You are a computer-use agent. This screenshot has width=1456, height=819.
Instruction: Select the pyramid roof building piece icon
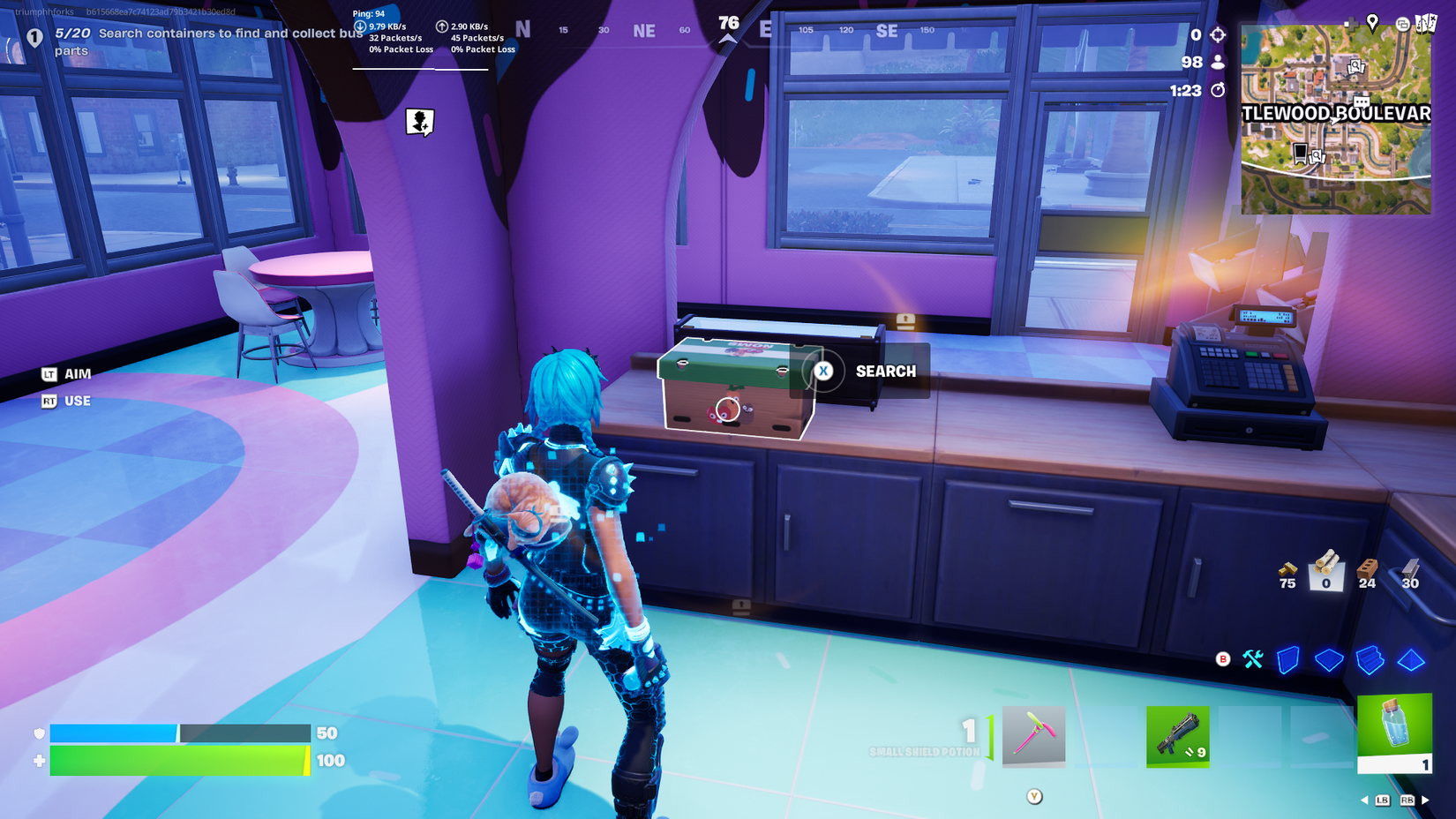point(1411,660)
